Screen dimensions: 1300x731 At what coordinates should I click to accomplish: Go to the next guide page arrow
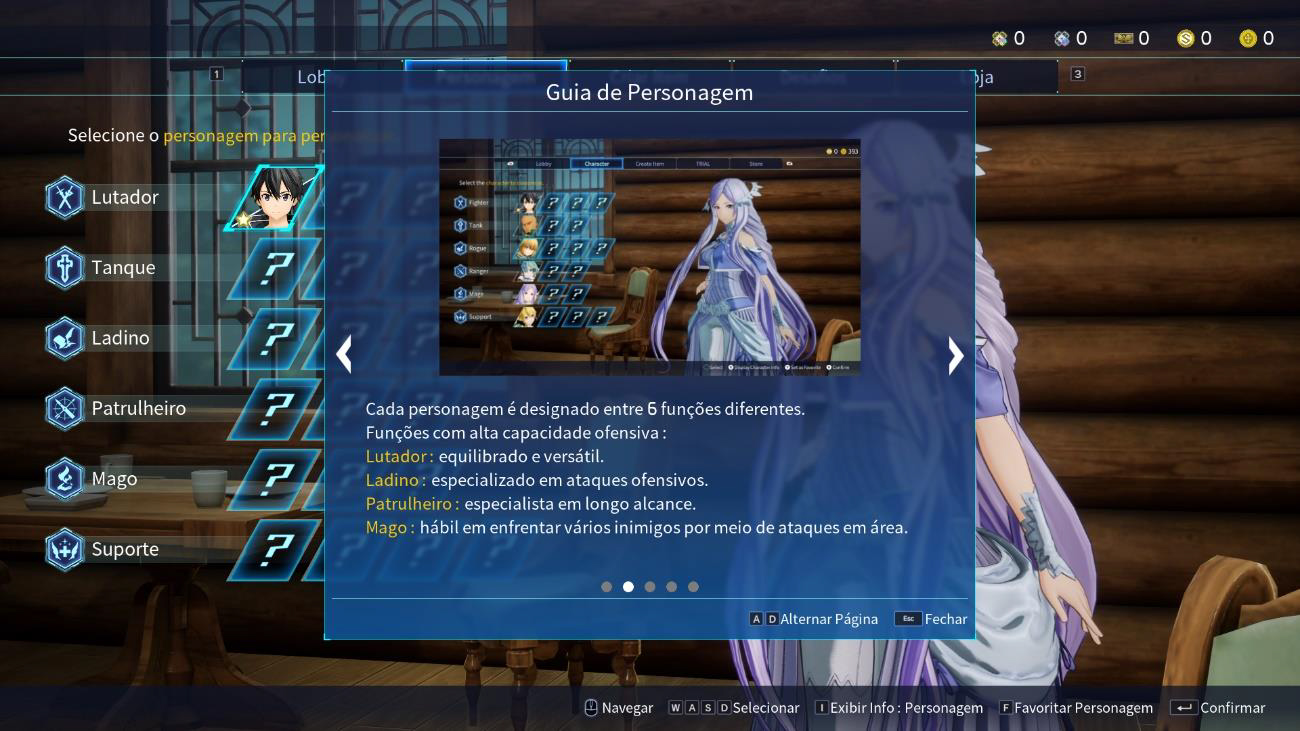click(955, 355)
